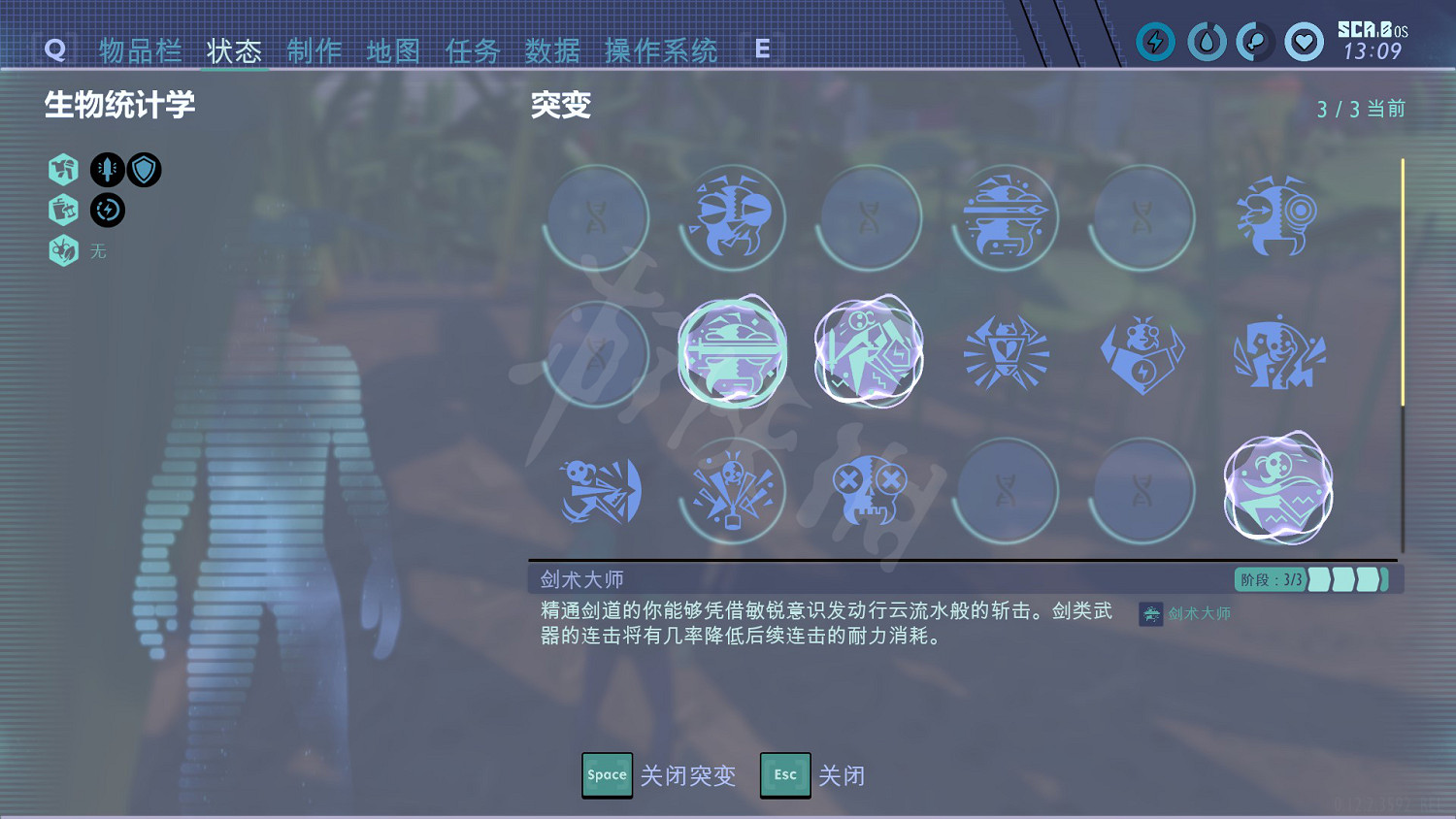
Task: Click the armor hexagon icon in 生物统计学 panel
Action: [x=63, y=170]
